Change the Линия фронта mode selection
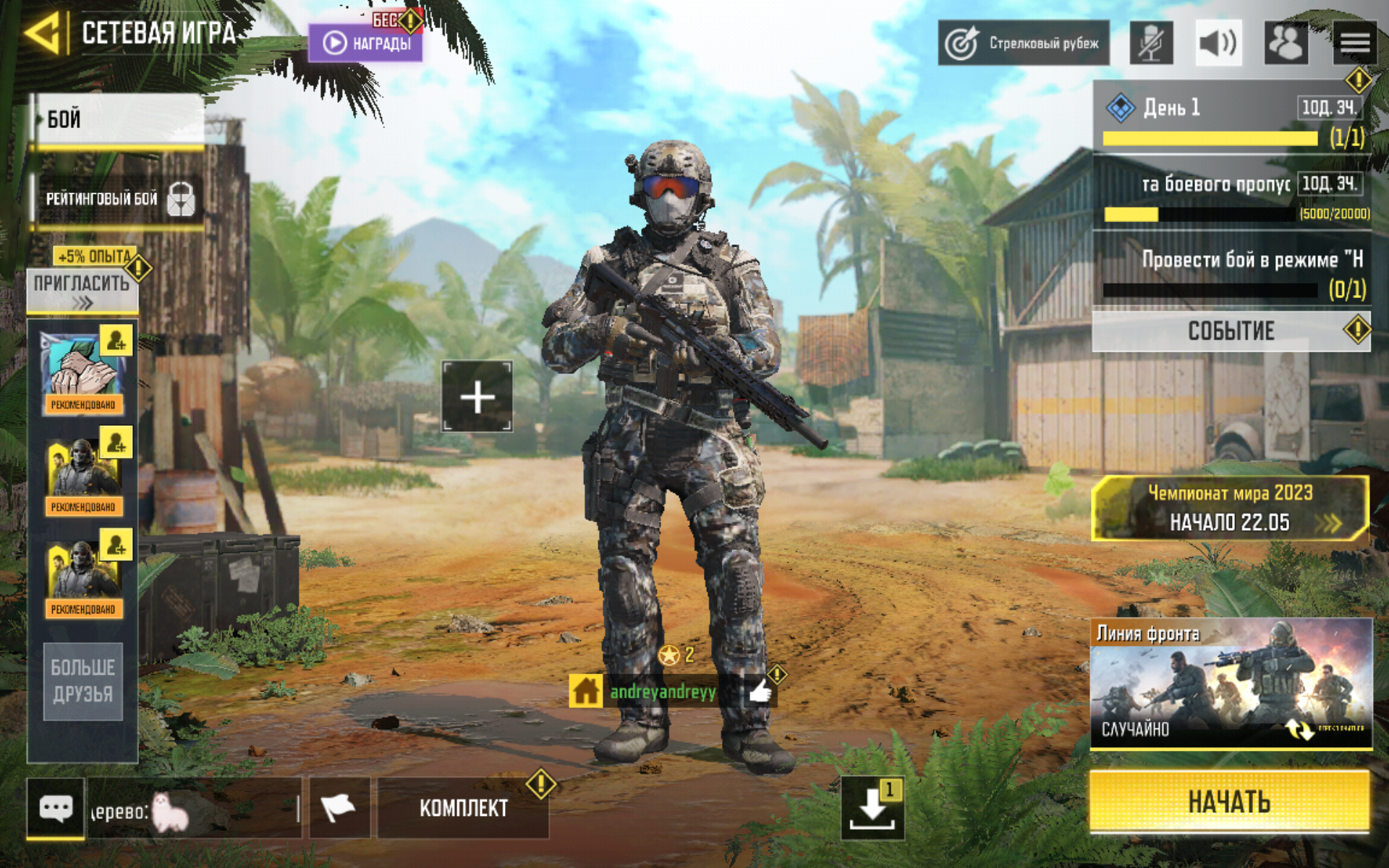Image resolution: width=1389 pixels, height=868 pixels. [x=1231, y=684]
